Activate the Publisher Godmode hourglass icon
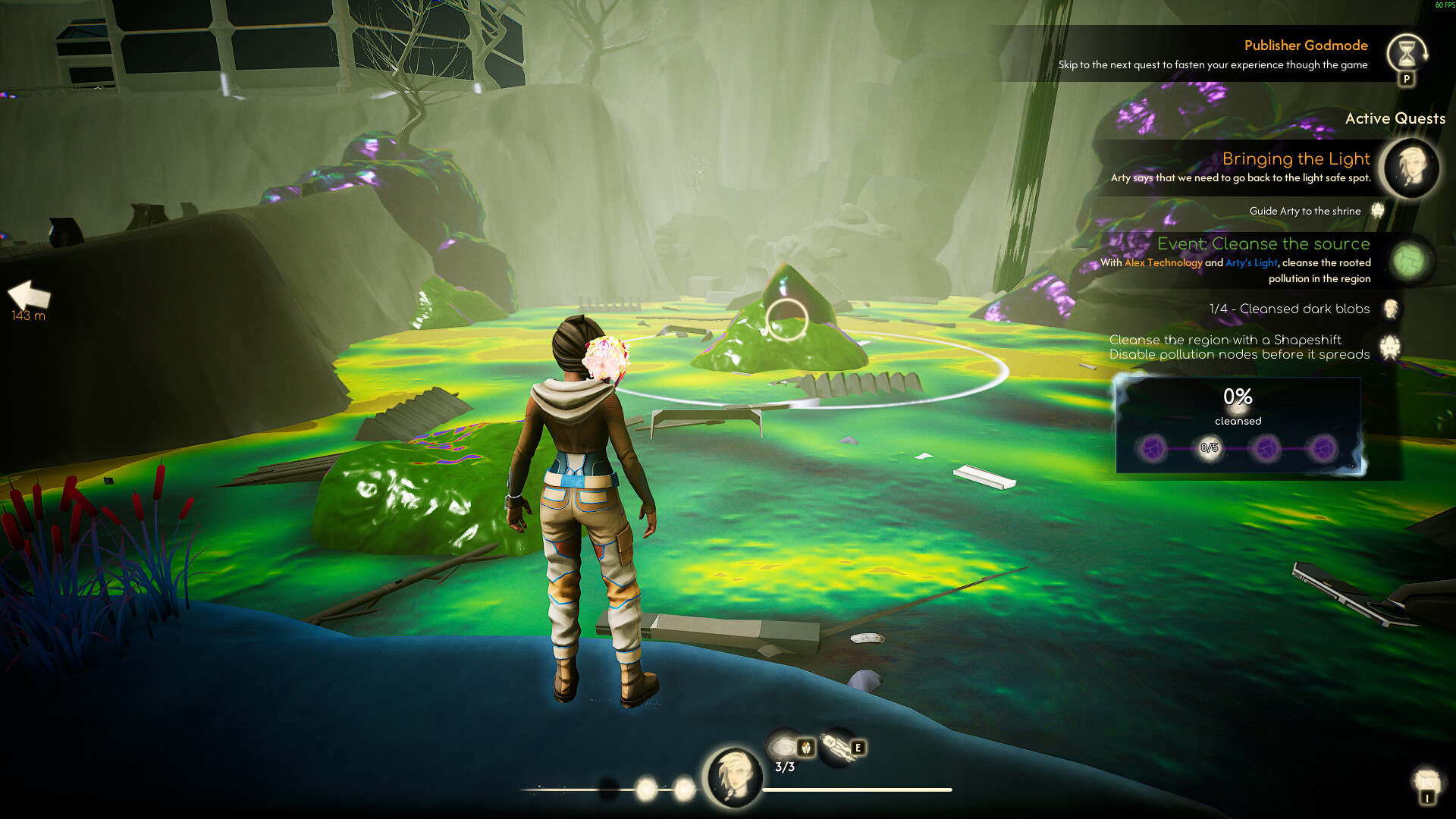Image resolution: width=1456 pixels, height=819 pixels. point(1406,52)
